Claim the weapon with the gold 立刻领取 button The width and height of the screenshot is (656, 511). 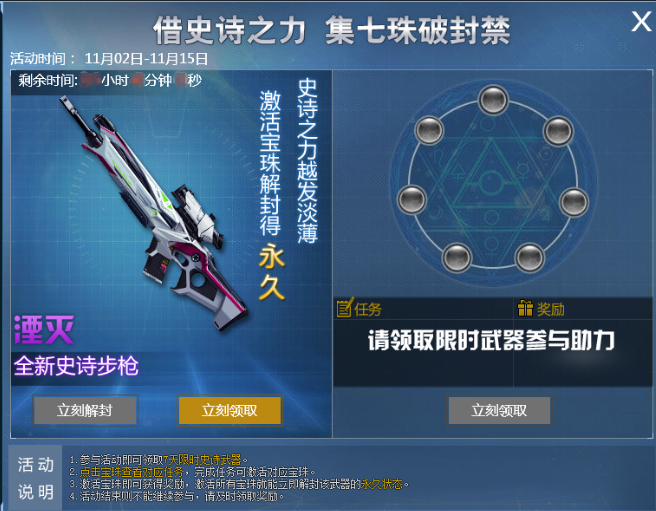(230, 410)
